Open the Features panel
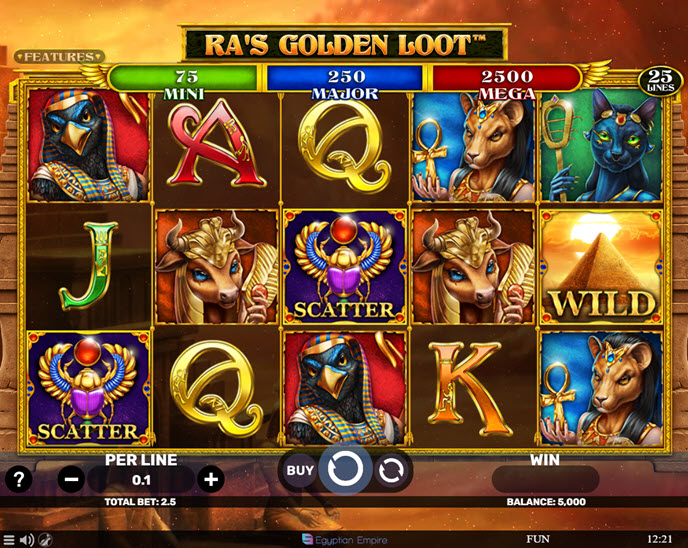Image resolution: width=688 pixels, height=548 pixels. pos(59,57)
